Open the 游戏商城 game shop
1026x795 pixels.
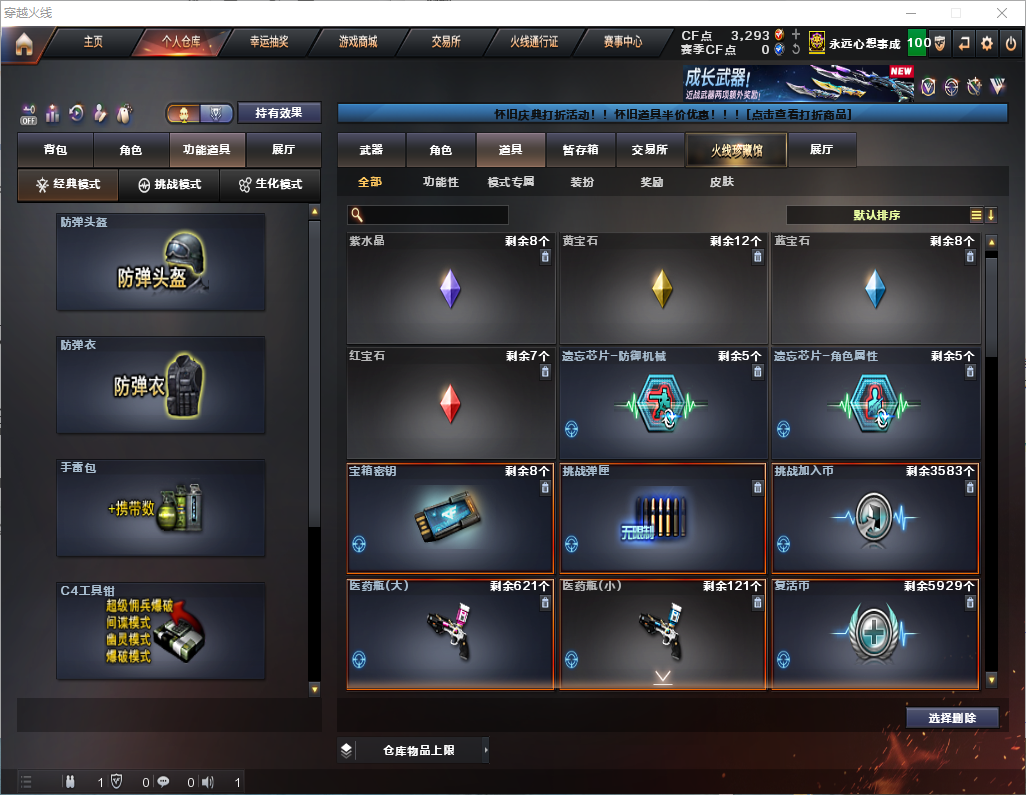[x=358, y=42]
